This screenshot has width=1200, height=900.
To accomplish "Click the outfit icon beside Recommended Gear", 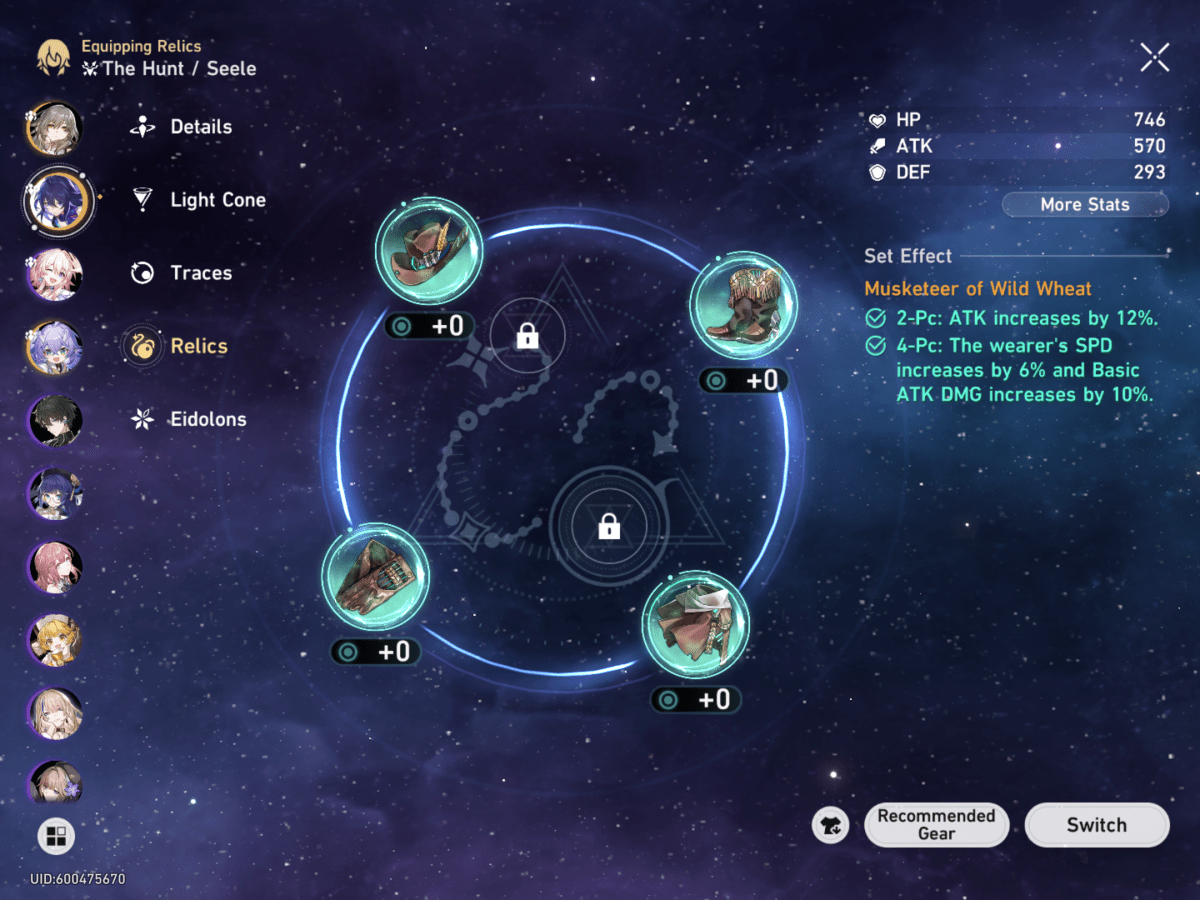I will [x=831, y=825].
